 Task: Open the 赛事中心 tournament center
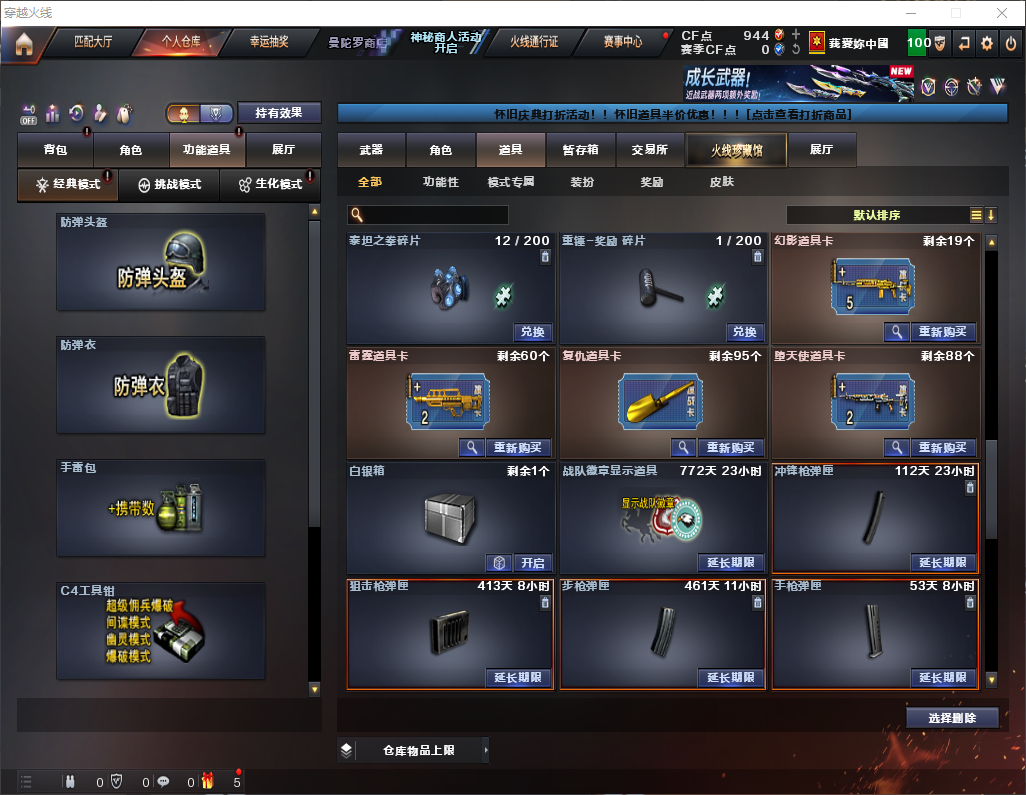click(x=622, y=42)
